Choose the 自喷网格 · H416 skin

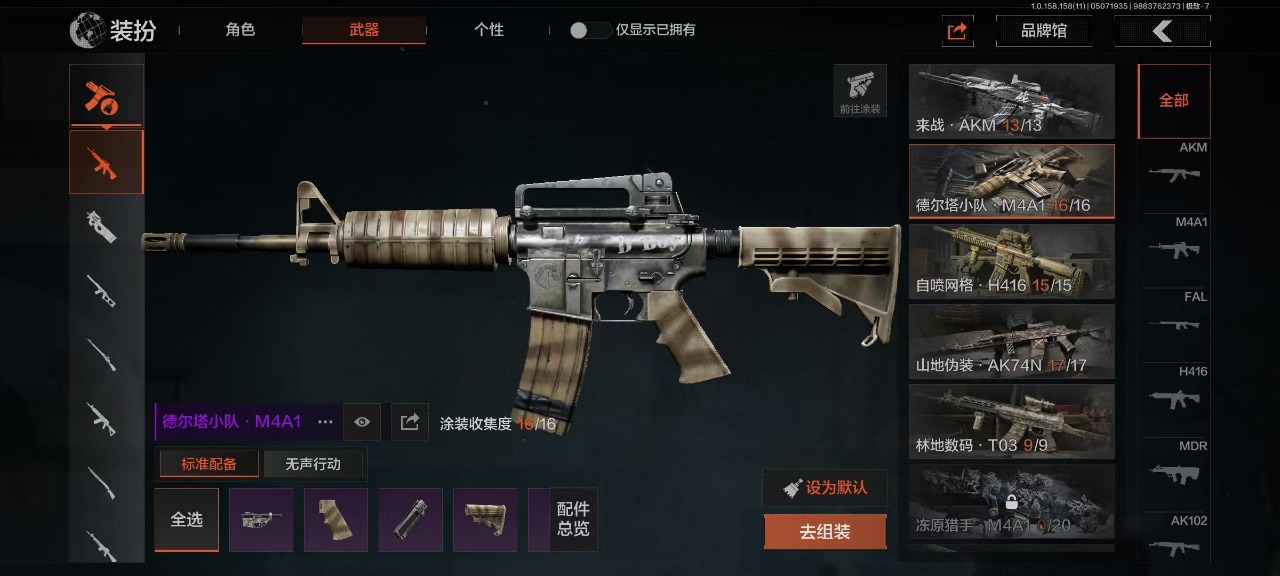click(x=1011, y=261)
